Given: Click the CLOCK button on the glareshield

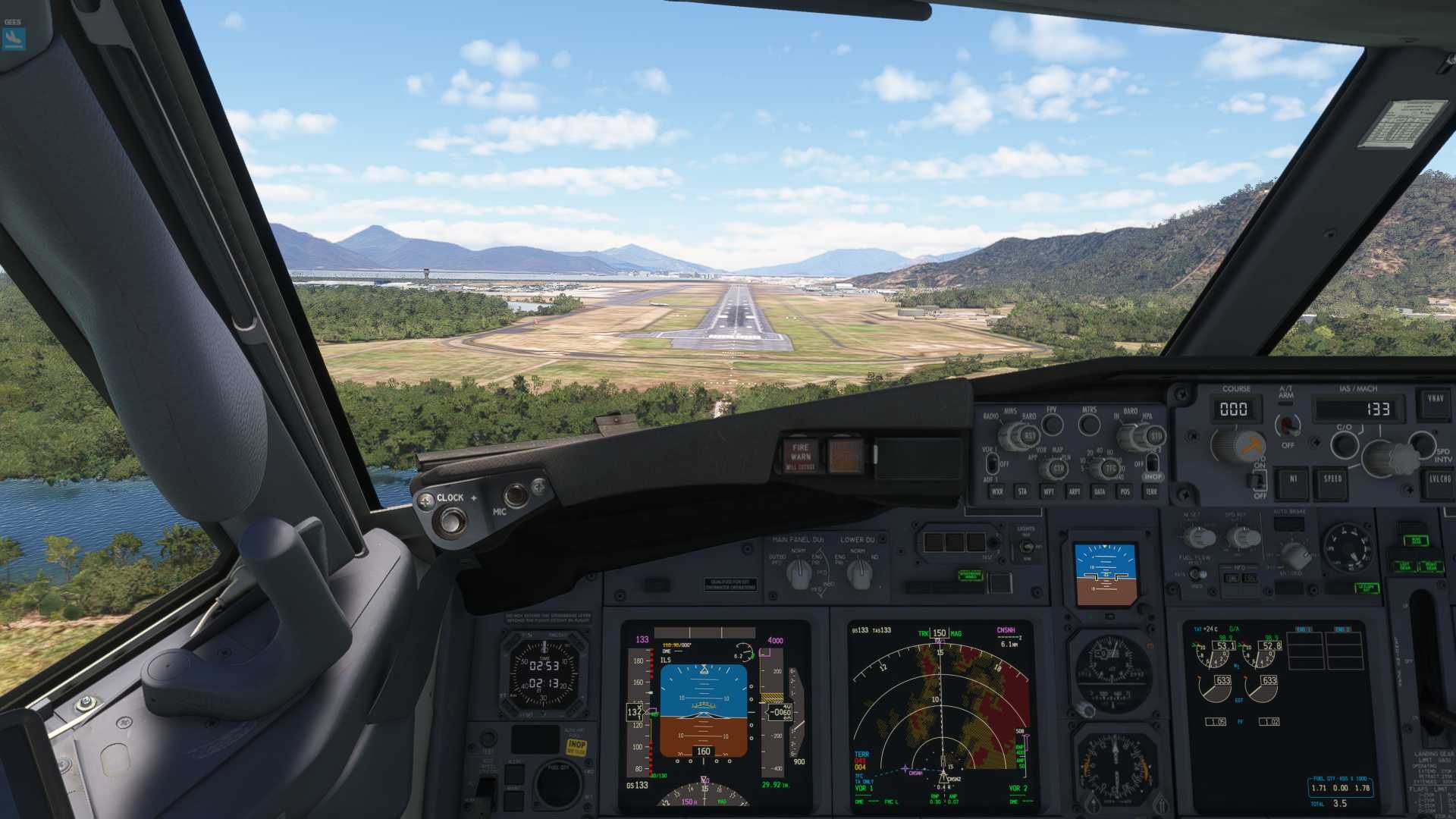Looking at the screenshot, I should point(453,521).
